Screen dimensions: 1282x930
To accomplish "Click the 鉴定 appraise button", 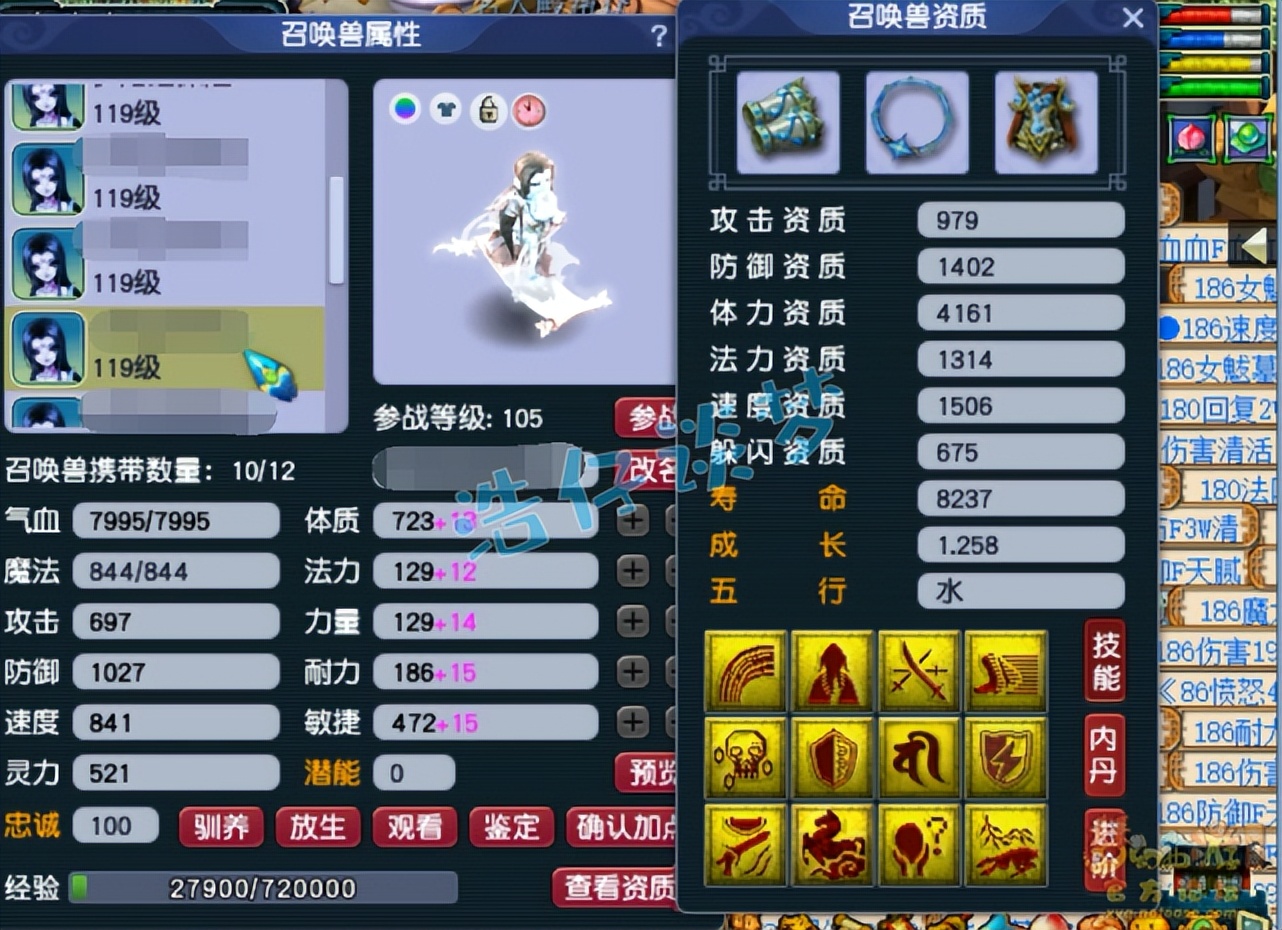I will [511, 828].
